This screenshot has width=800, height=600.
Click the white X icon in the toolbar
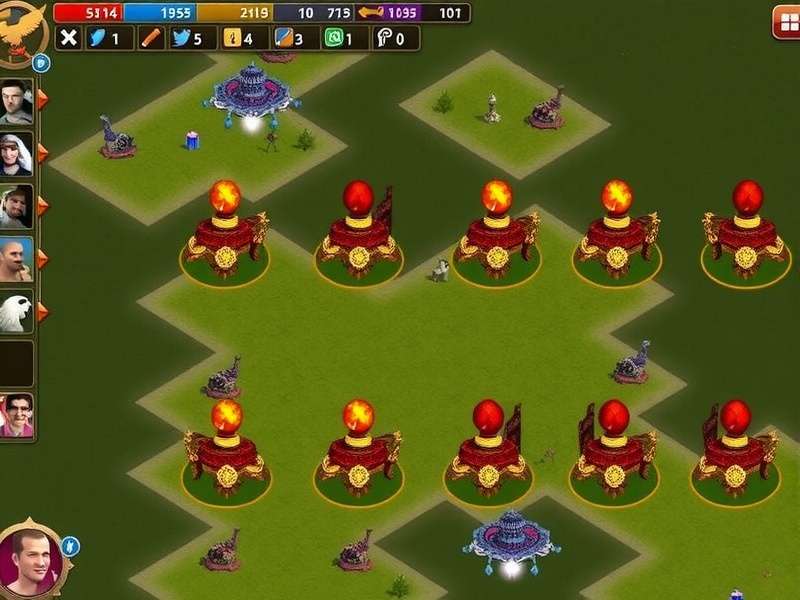[68, 38]
